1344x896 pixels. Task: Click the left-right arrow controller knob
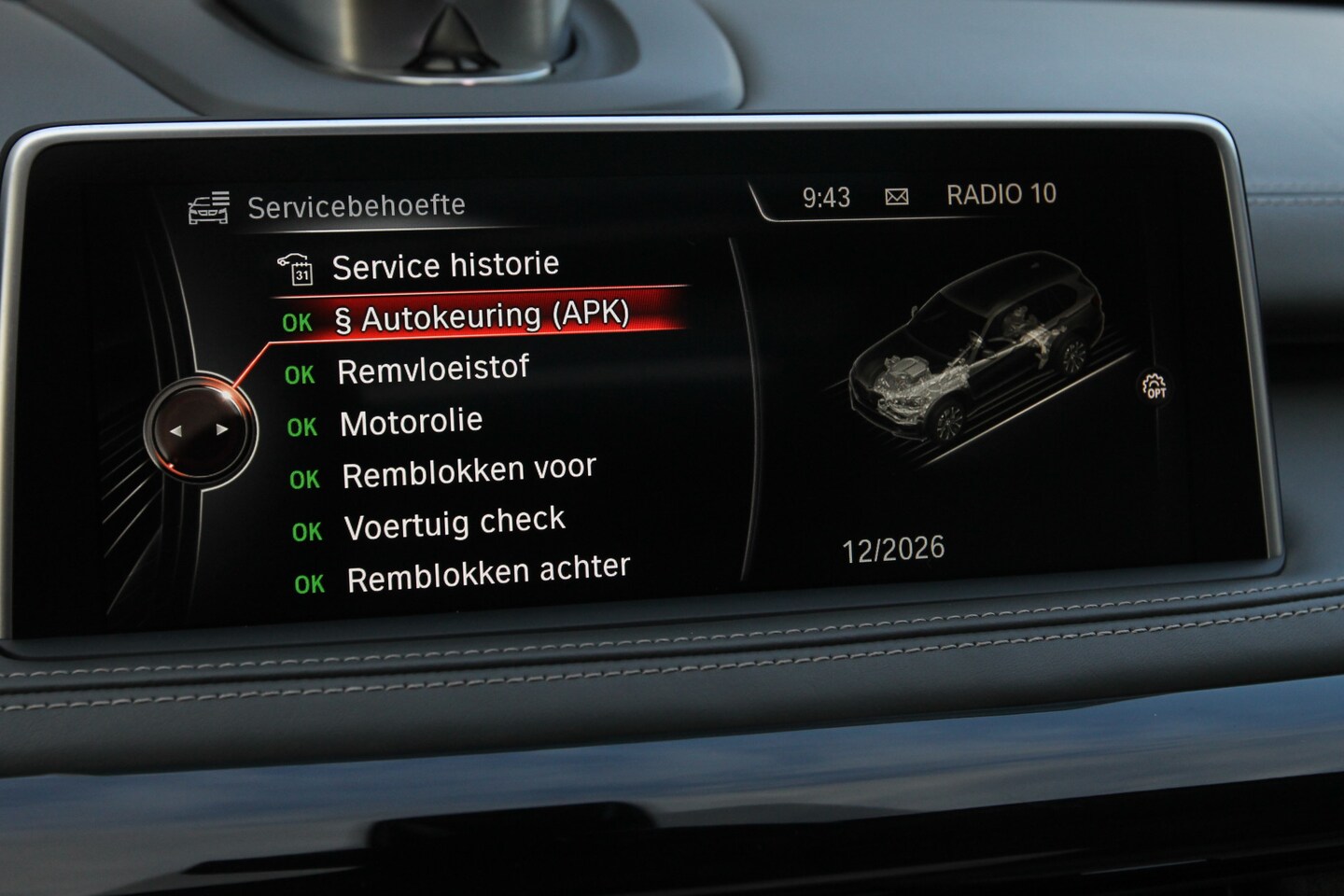(x=199, y=430)
